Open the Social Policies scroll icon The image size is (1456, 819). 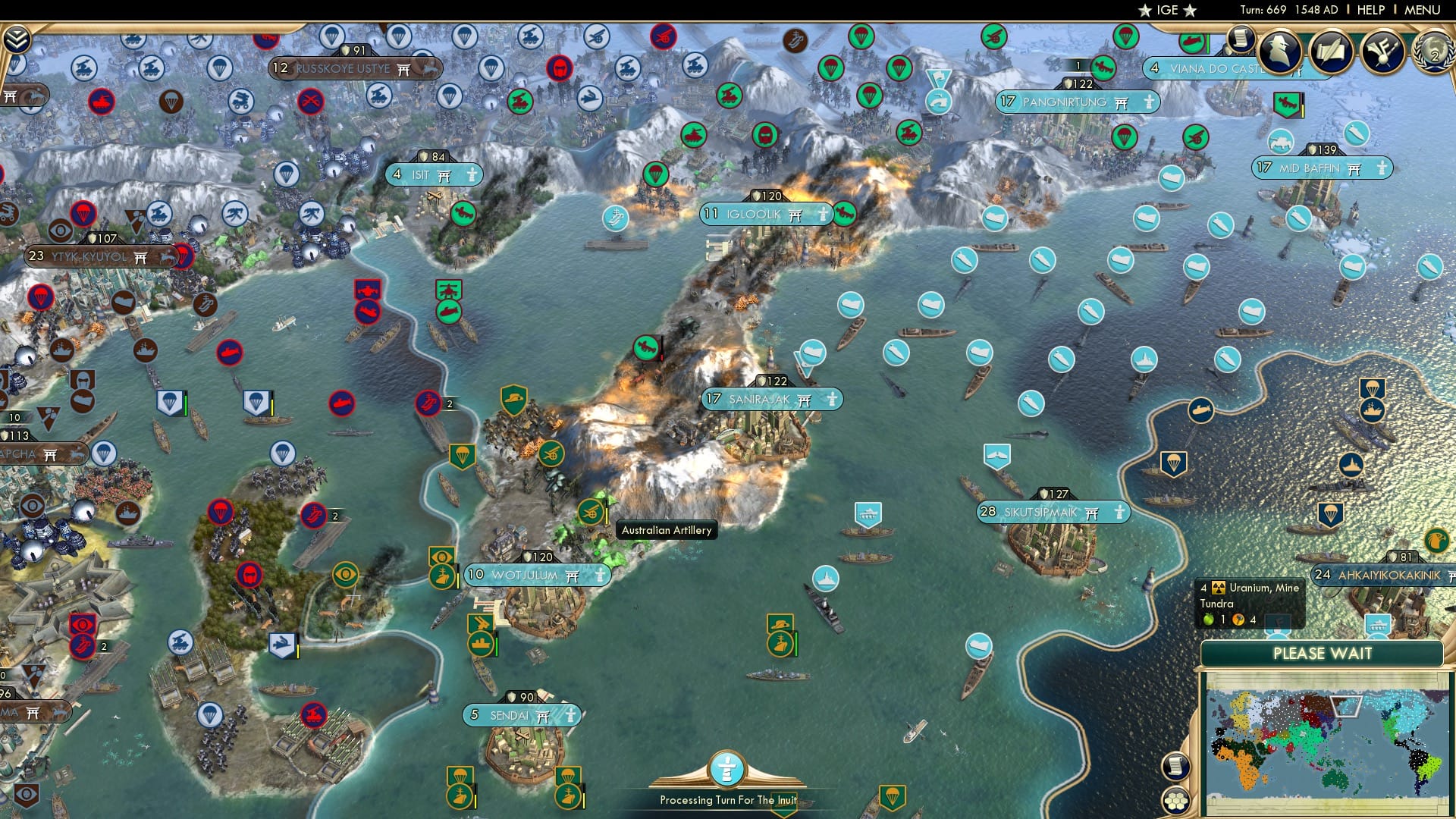coord(1332,53)
